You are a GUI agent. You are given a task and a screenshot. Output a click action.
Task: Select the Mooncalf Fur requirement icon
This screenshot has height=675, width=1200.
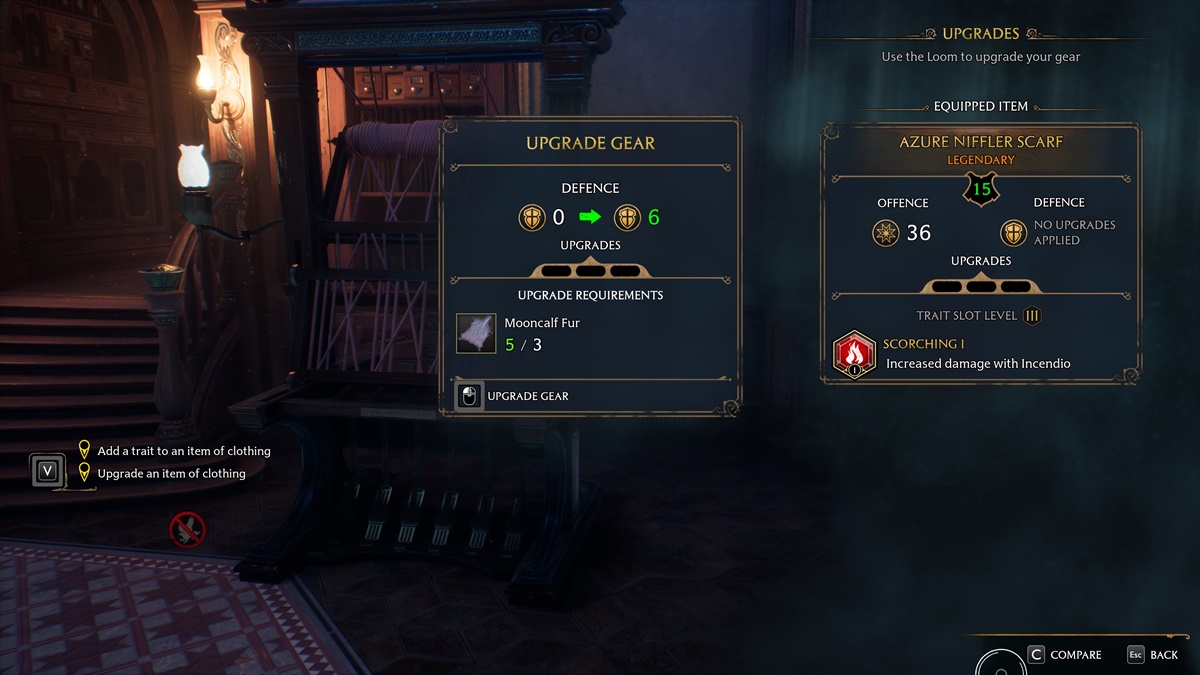(476, 333)
